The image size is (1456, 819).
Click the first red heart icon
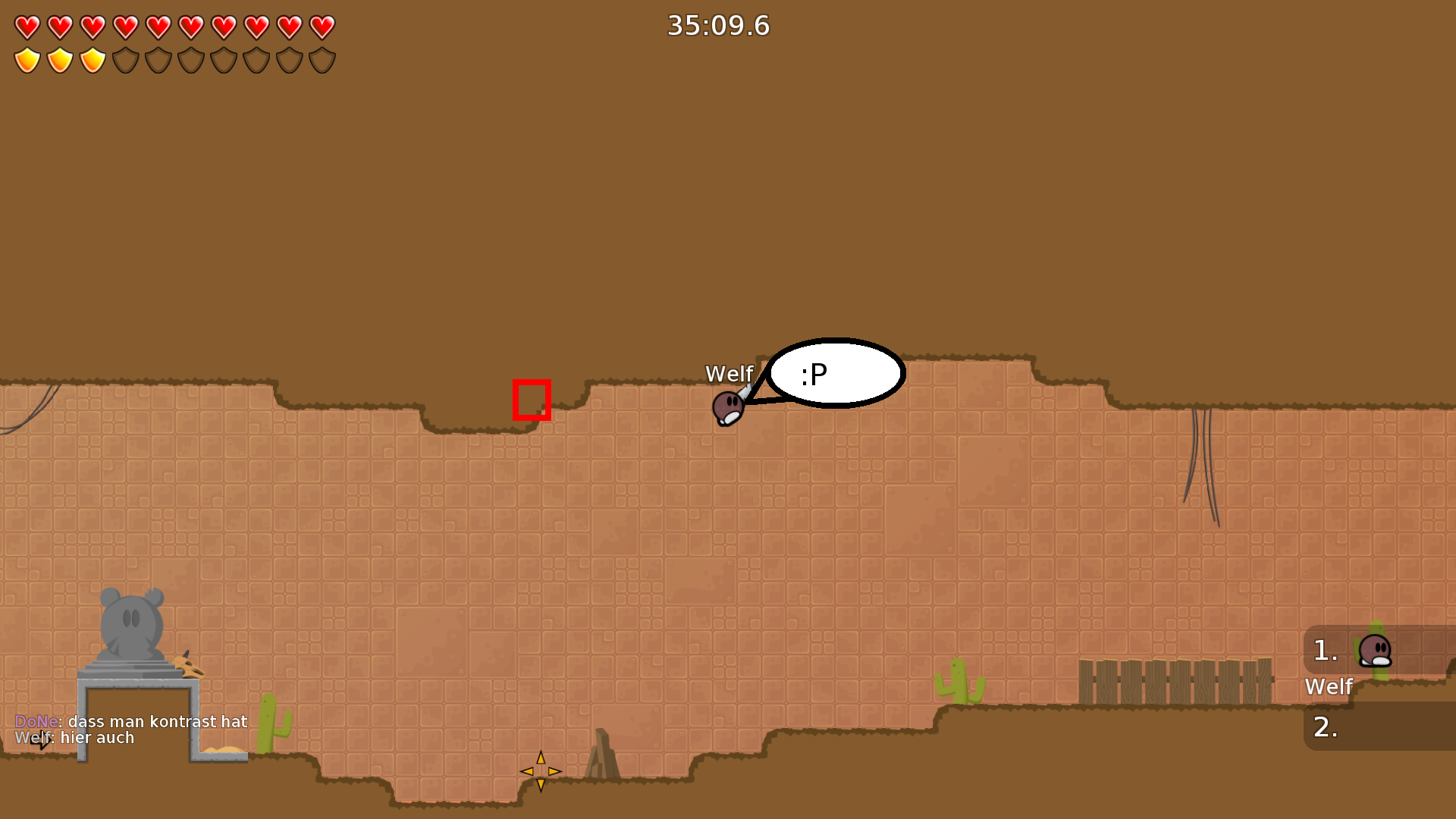point(27,27)
